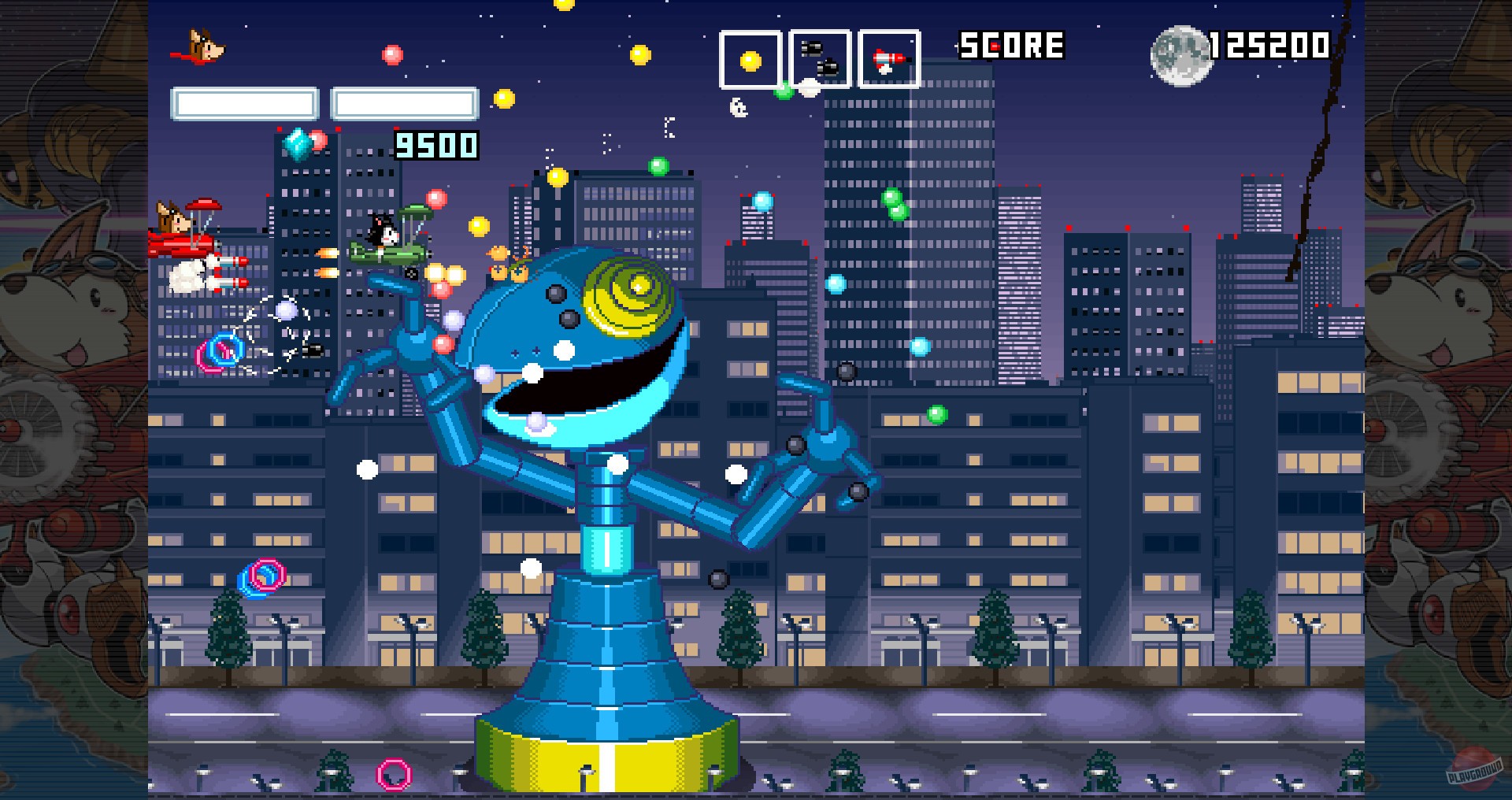Click the left empty health bar
The width and height of the screenshot is (1512, 800).
244,103
